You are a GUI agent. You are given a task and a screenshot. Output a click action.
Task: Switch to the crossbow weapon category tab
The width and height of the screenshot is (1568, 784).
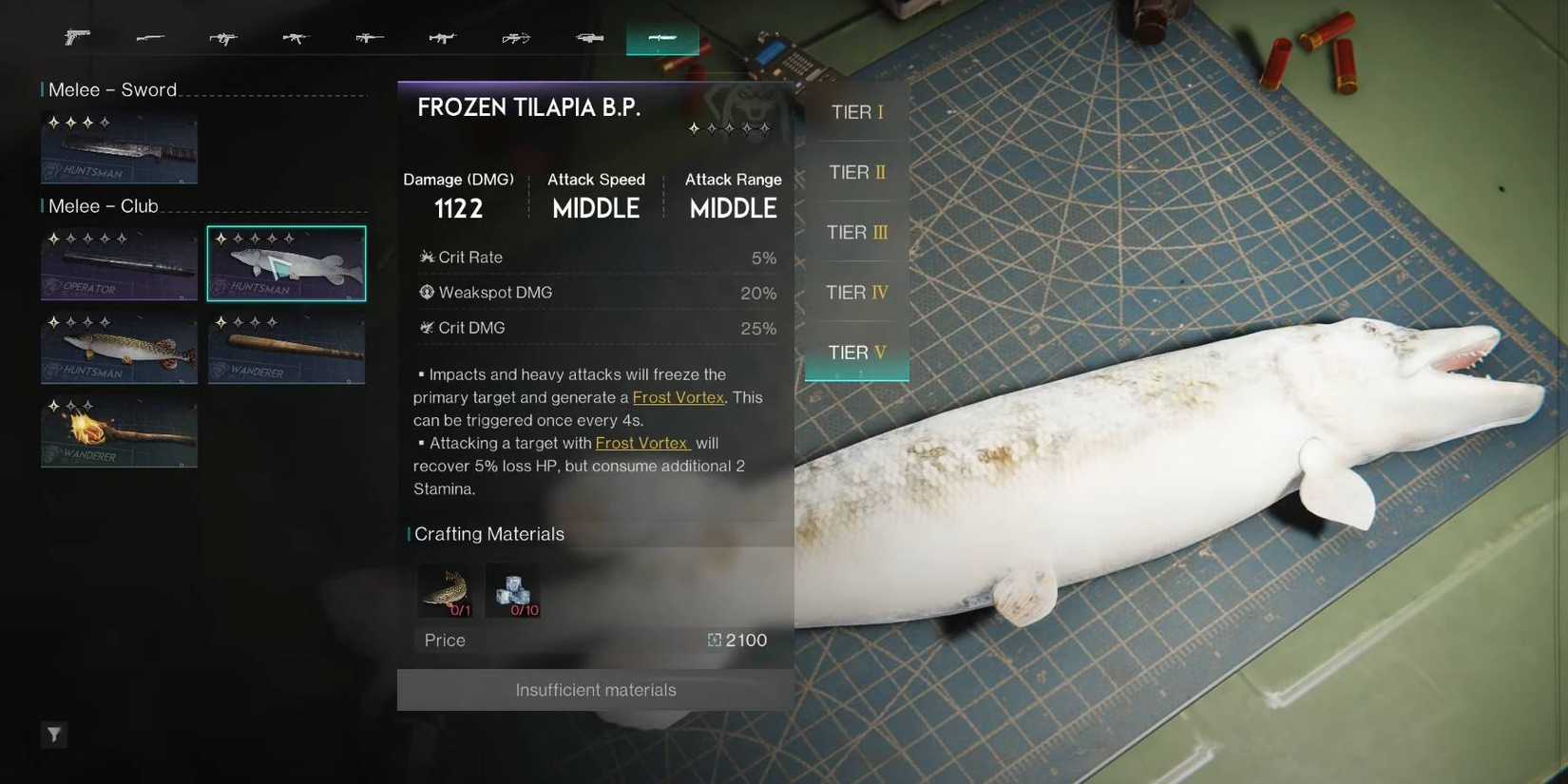pyautogui.click(x=516, y=38)
